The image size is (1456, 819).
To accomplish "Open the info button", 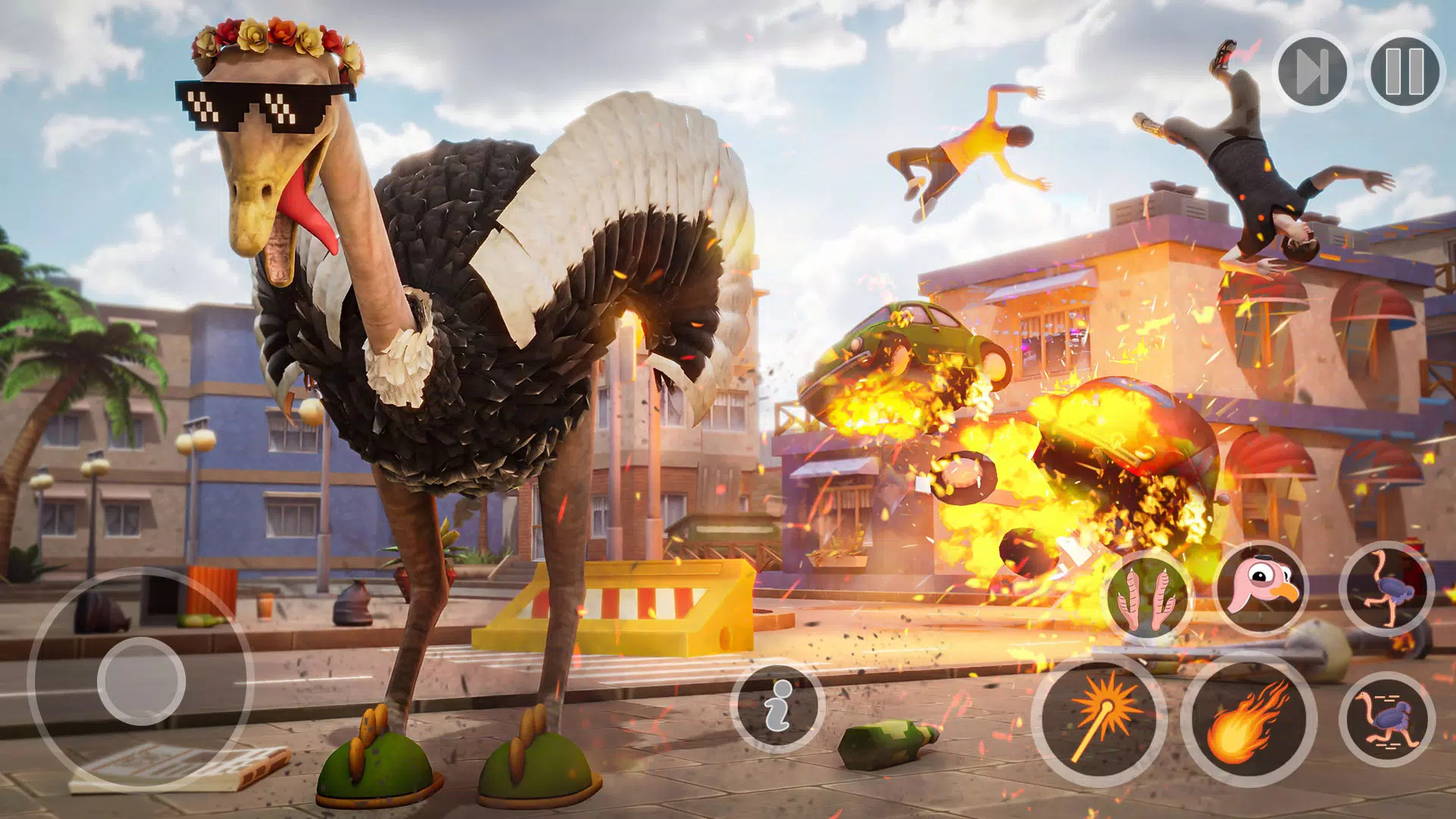I will (x=777, y=707).
